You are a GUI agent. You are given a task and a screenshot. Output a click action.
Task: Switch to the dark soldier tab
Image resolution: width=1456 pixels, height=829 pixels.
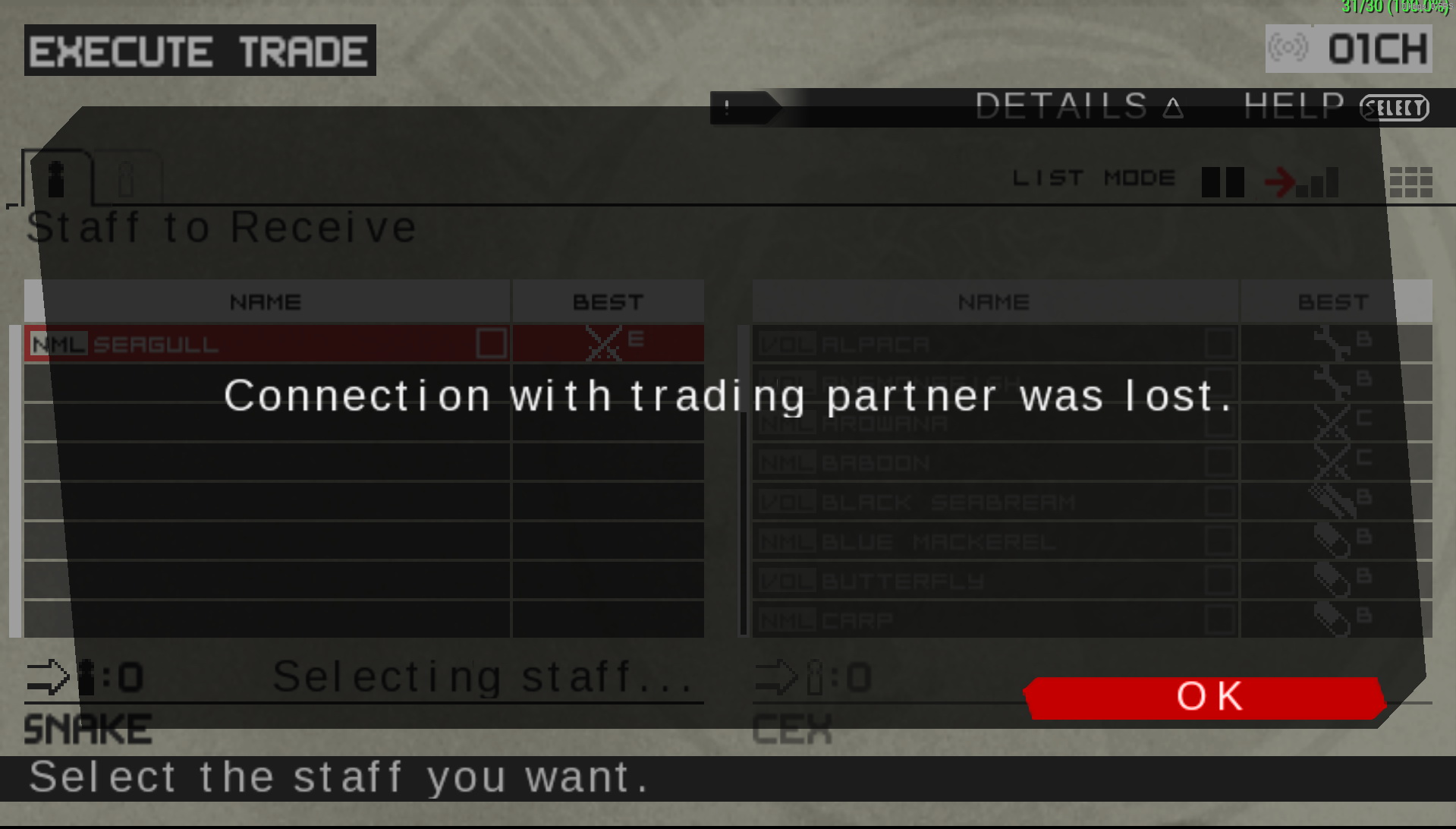(57, 179)
